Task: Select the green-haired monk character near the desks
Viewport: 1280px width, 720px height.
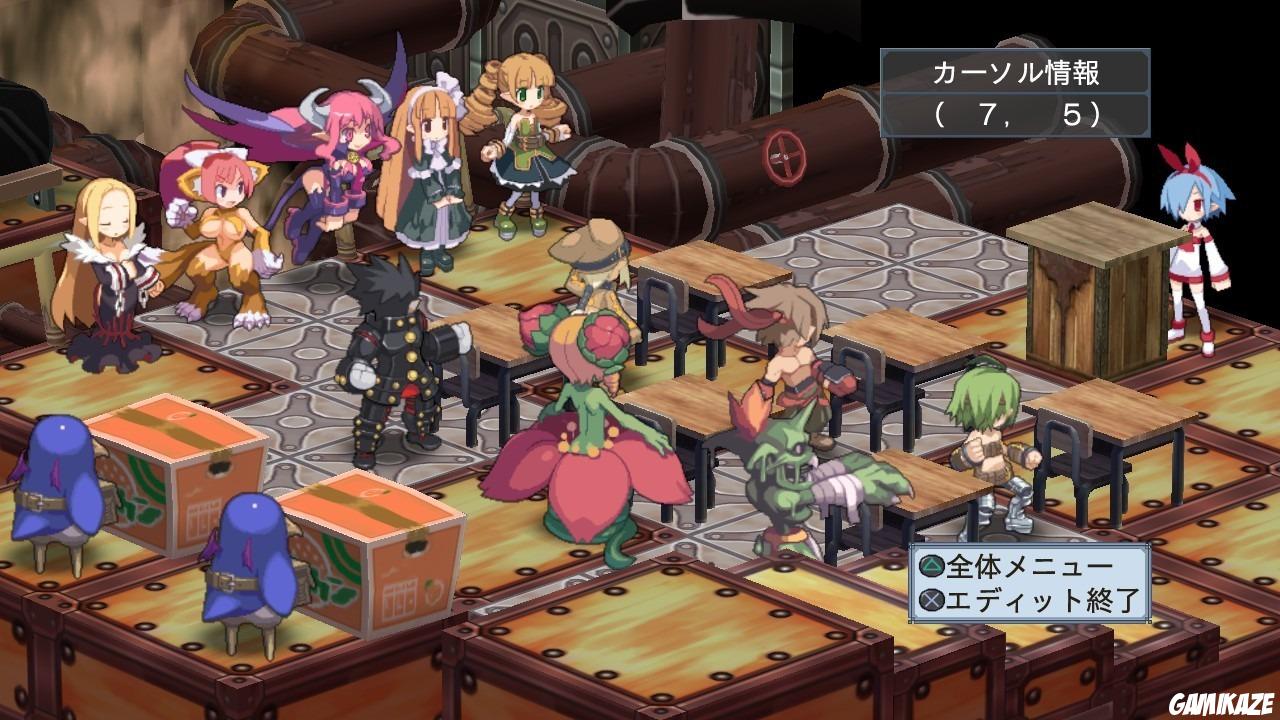Action: click(x=990, y=450)
